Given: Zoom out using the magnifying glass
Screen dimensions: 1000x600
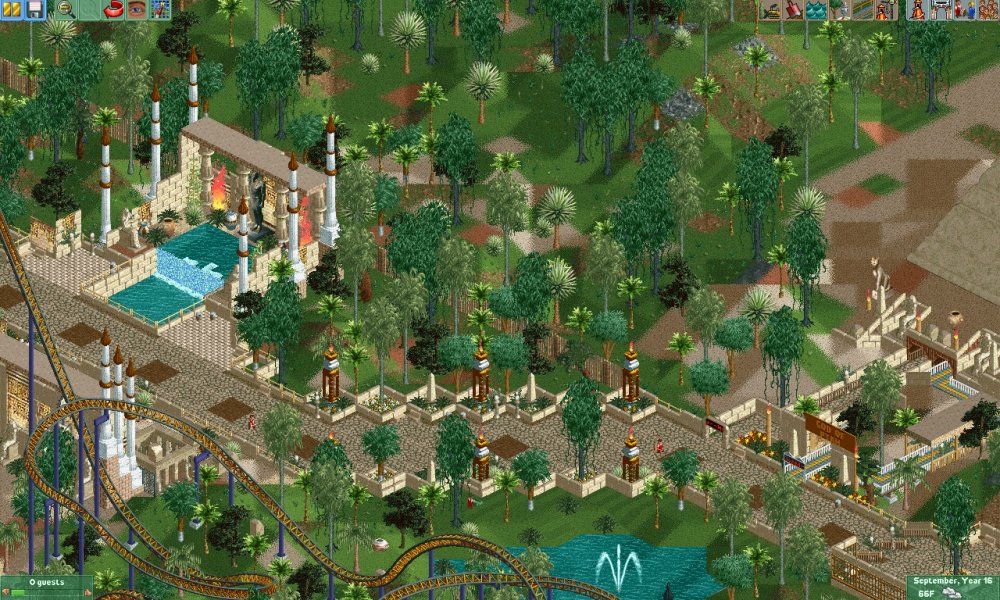Looking at the screenshot, I should [65, 10].
